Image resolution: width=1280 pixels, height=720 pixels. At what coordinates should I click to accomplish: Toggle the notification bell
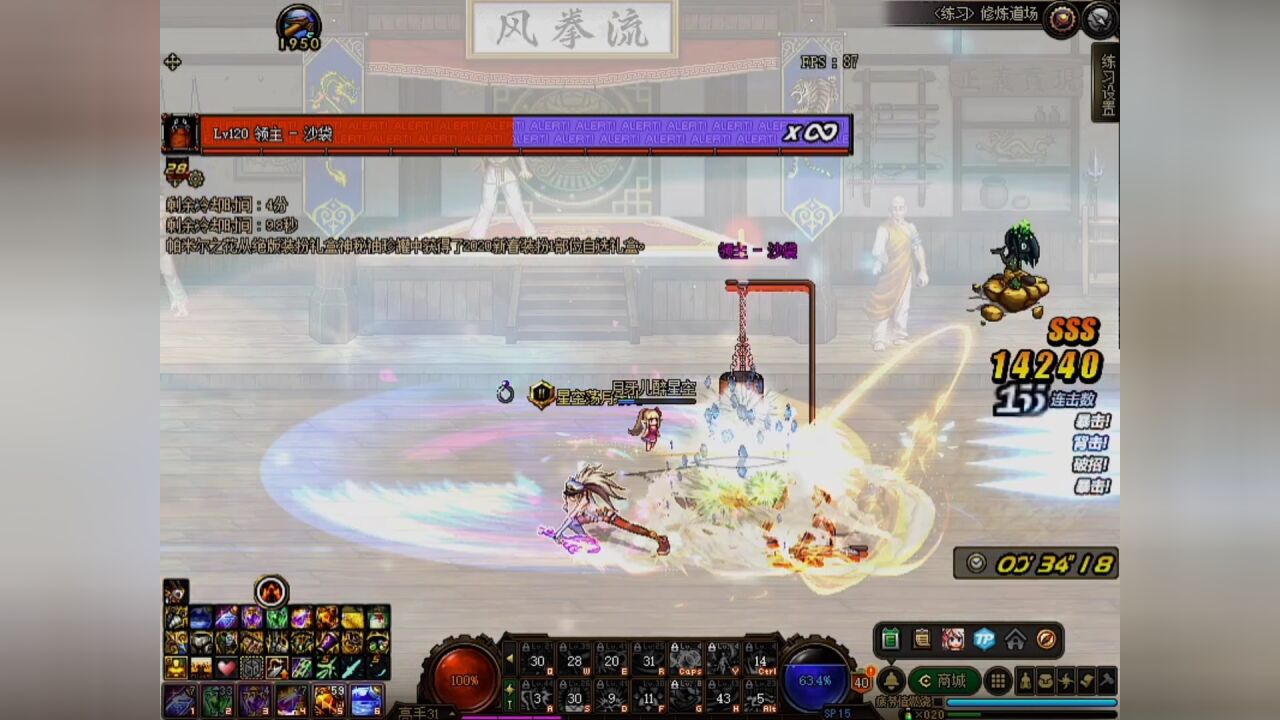[891, 681]
